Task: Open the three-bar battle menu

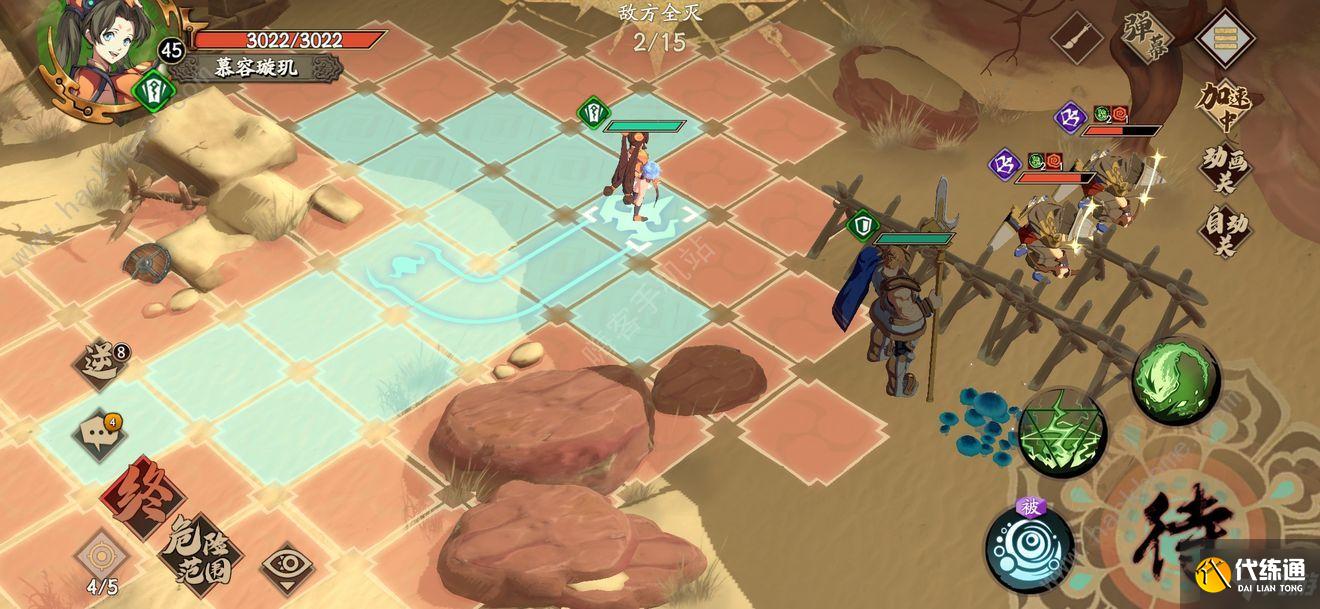Action: 1226,39
